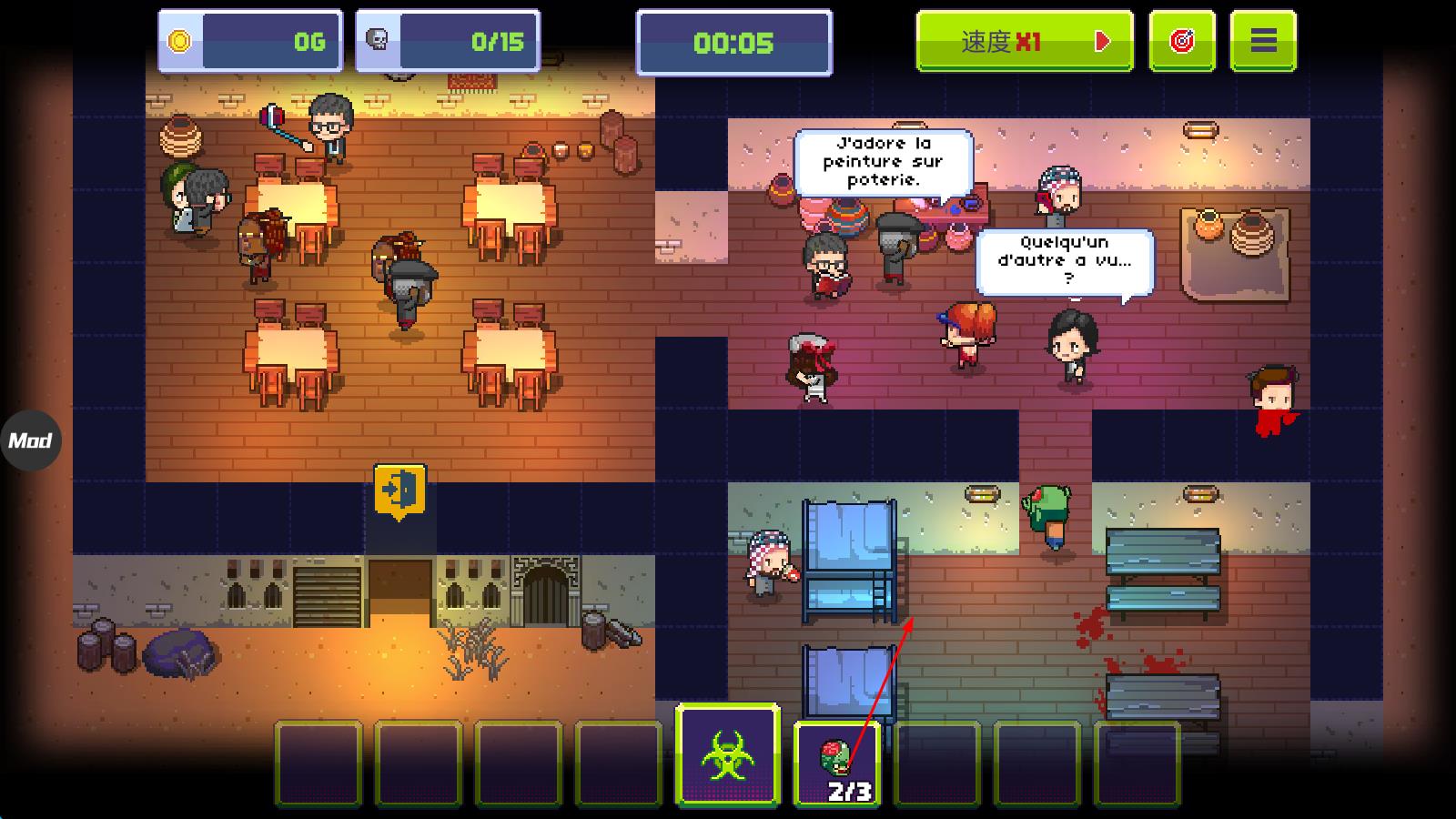Image resolution: width=1456 pixels, height=819 pixels.
Task: Open the round Mod overlay button
Action: coord(30,440)
